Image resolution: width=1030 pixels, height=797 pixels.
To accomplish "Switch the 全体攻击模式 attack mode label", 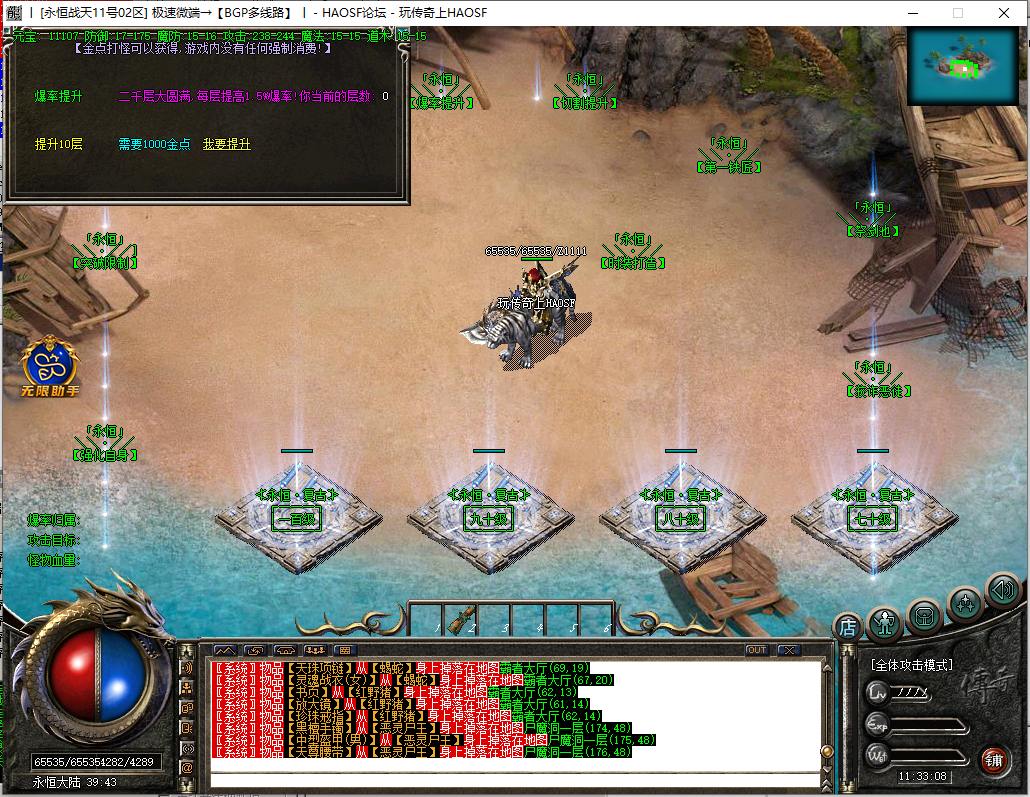I will pyautogui.click(x=911, y=664).
